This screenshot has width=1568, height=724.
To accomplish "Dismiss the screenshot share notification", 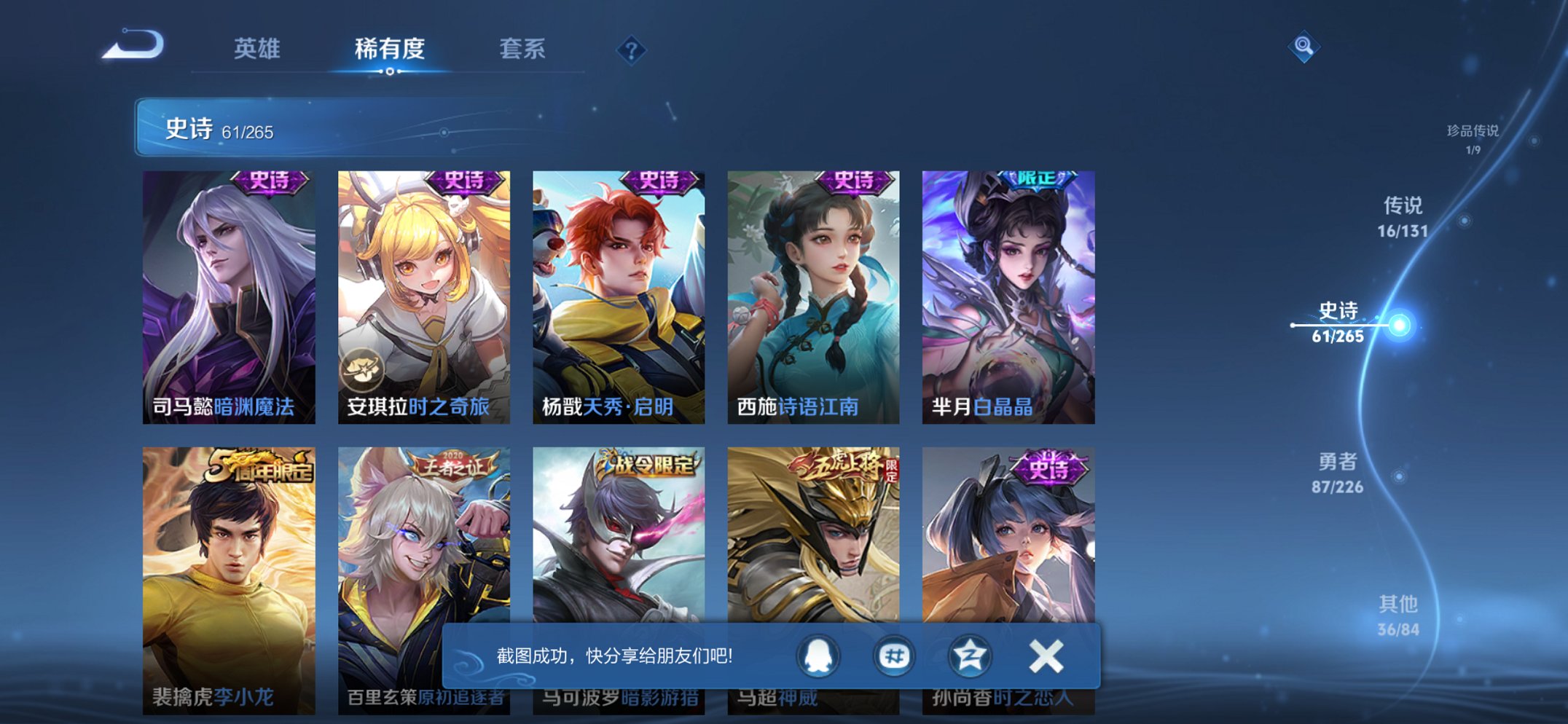I will (x=1047, y=655).
